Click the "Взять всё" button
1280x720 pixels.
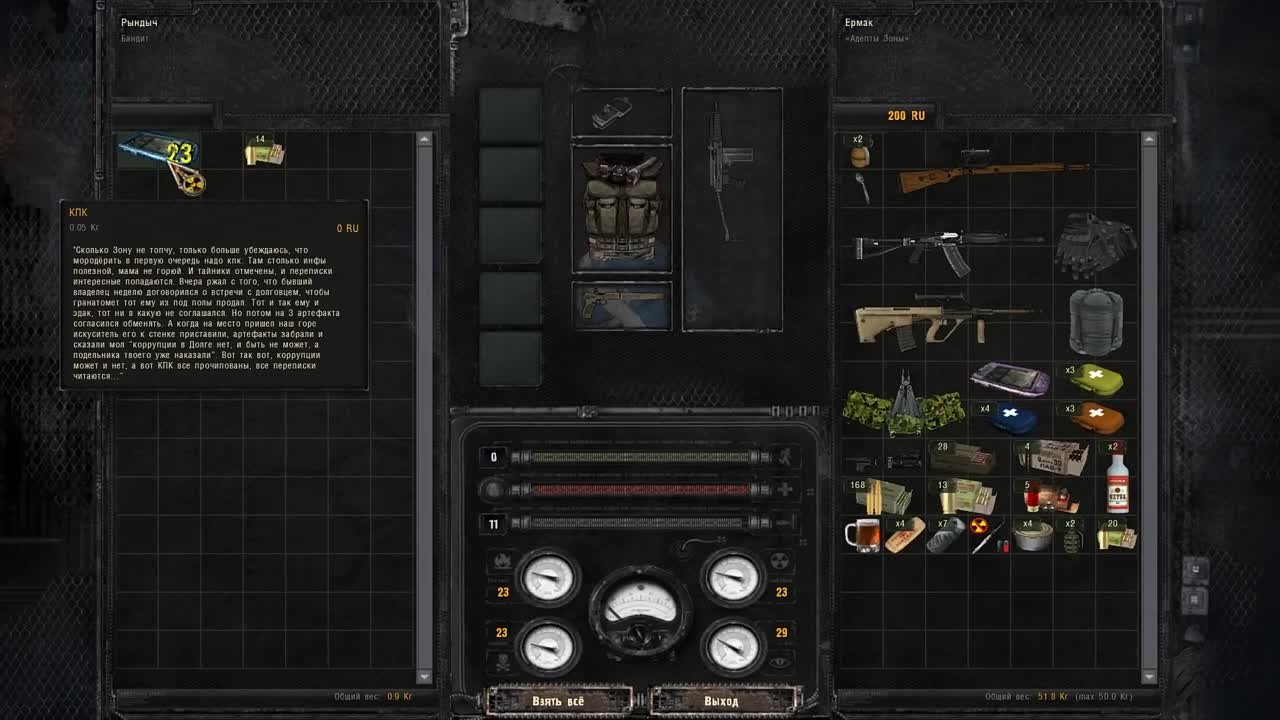(558, 701)
